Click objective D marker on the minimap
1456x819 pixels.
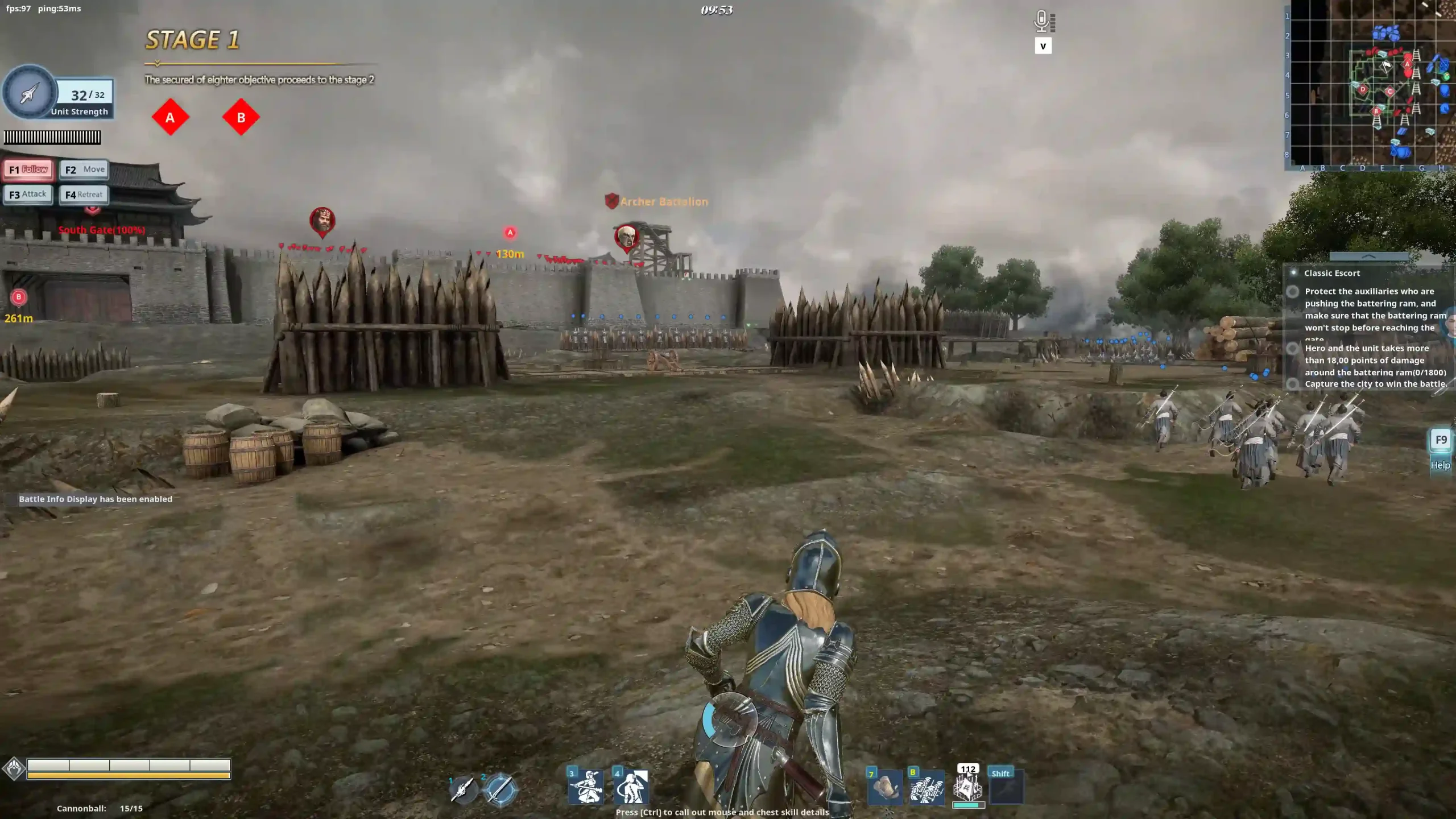[x=1363, y=89]
